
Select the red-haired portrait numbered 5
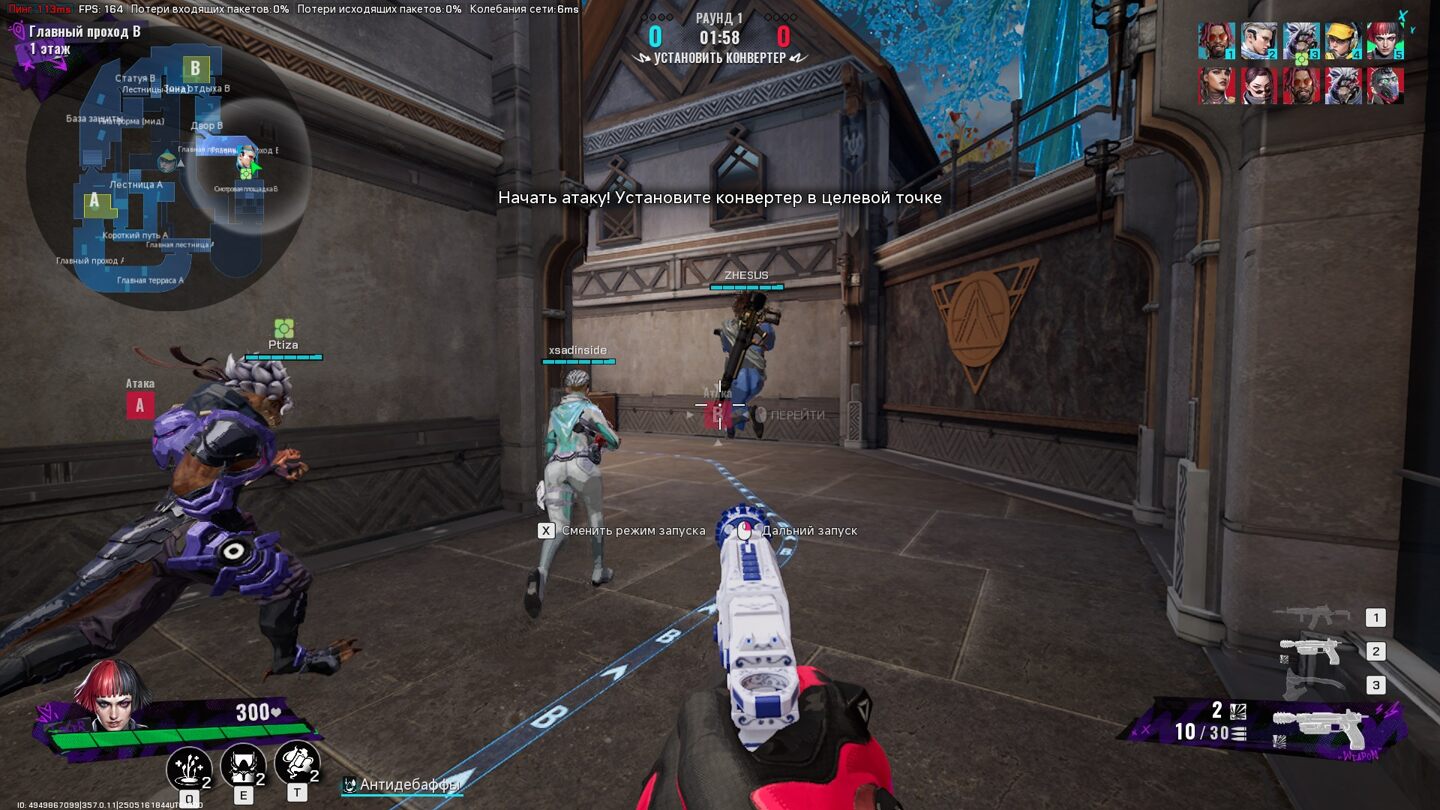1385,41
